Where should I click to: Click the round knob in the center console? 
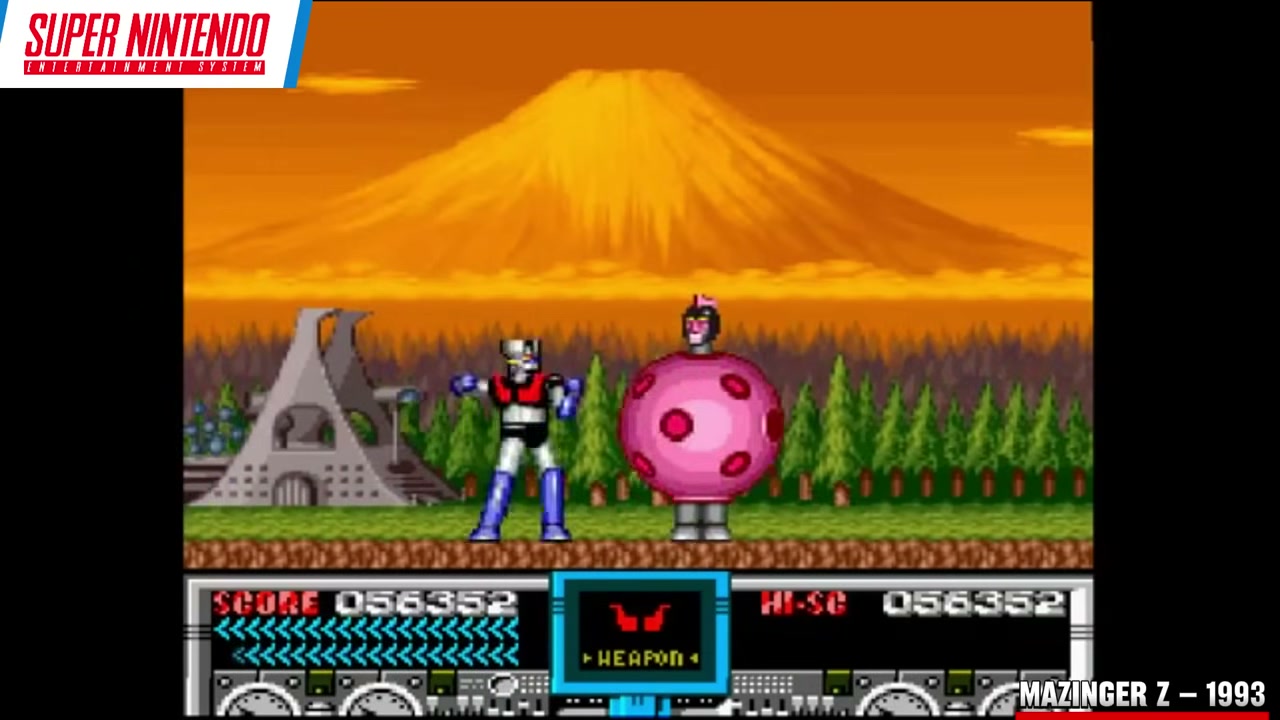point(501,686)
